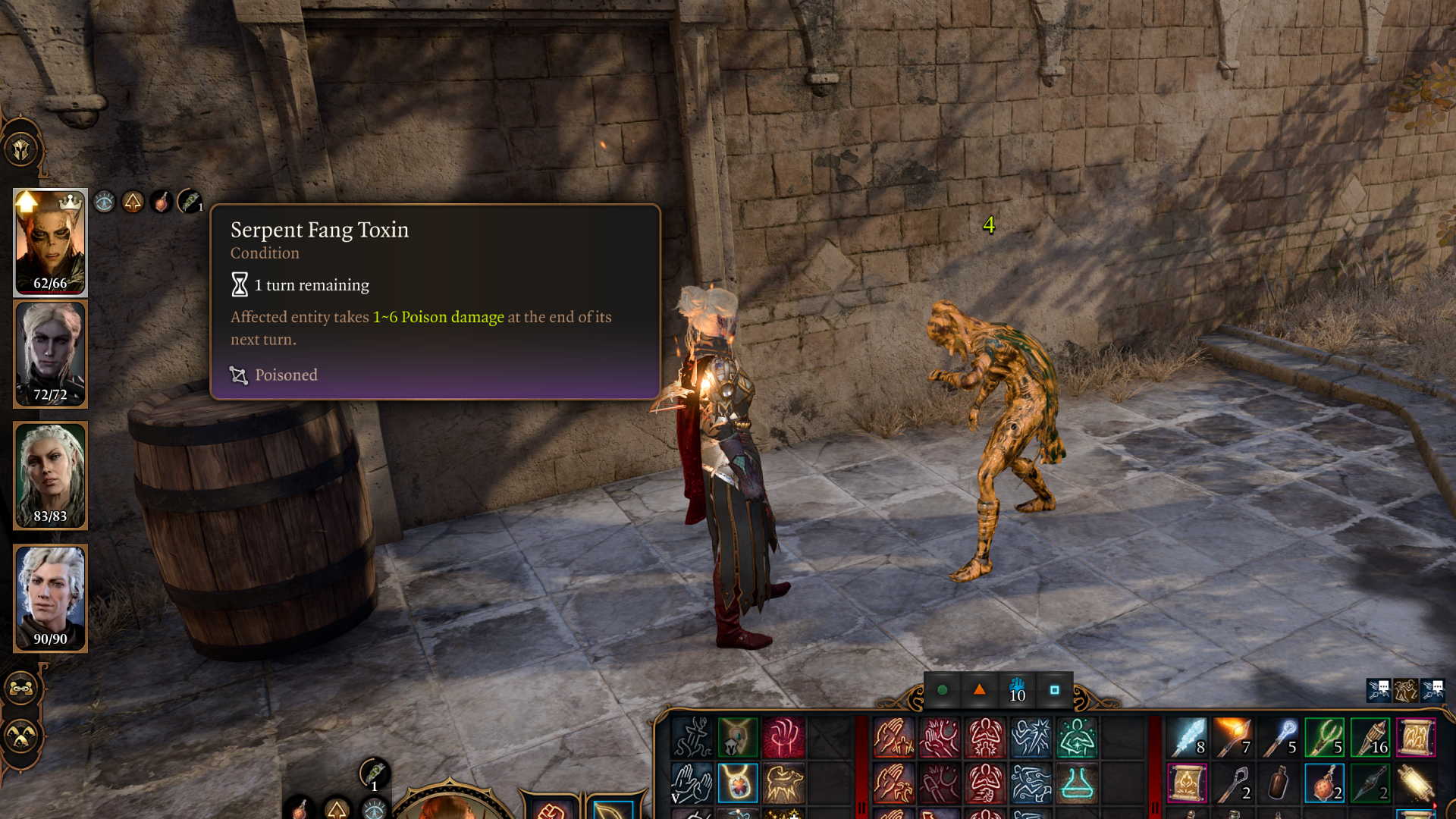
Task: Read the magenta-bordered scroll in top row
Action: pyautogui.click(x=1416, y=738)
